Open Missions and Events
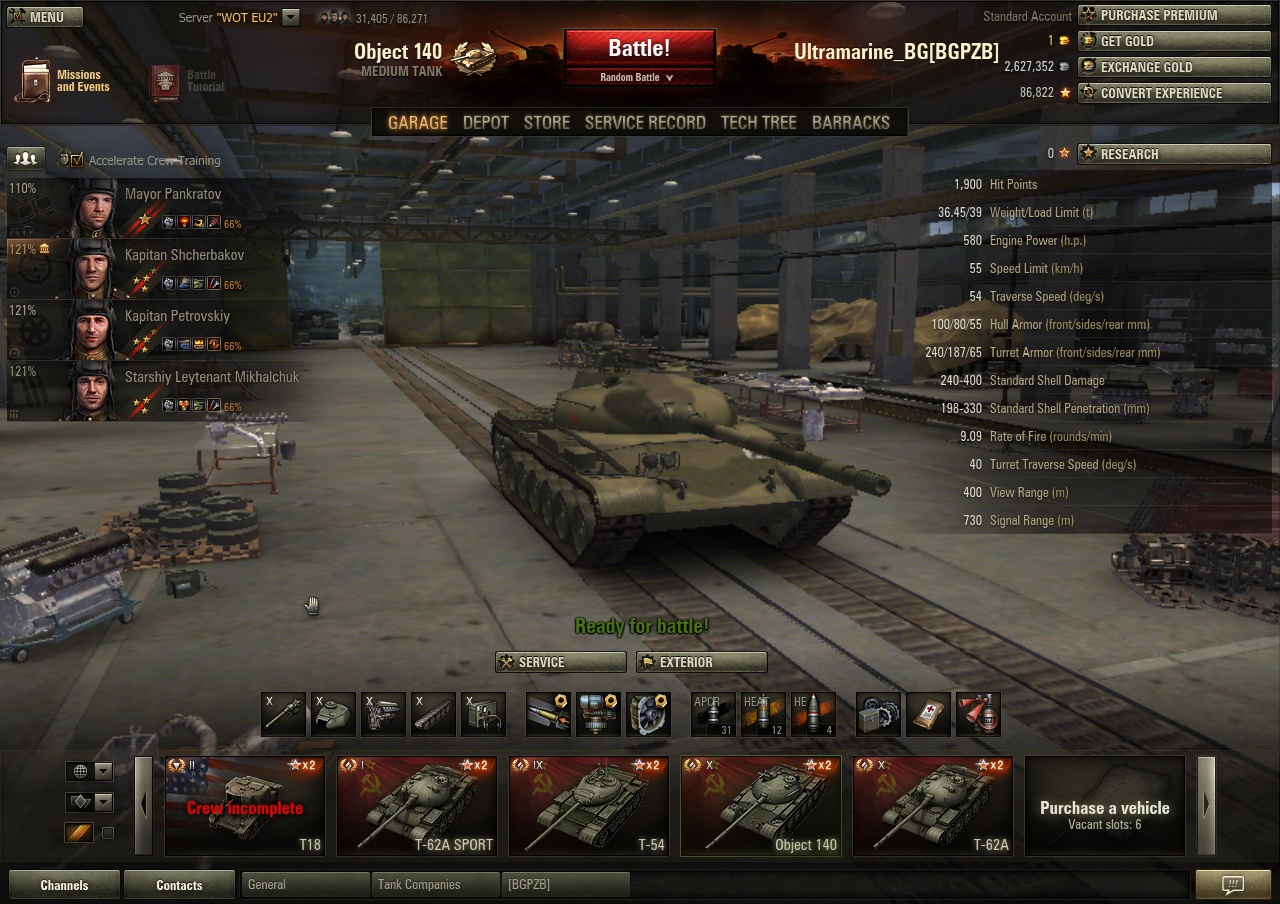The width and height of the screenshot is (1280, 904). point(62,80)
